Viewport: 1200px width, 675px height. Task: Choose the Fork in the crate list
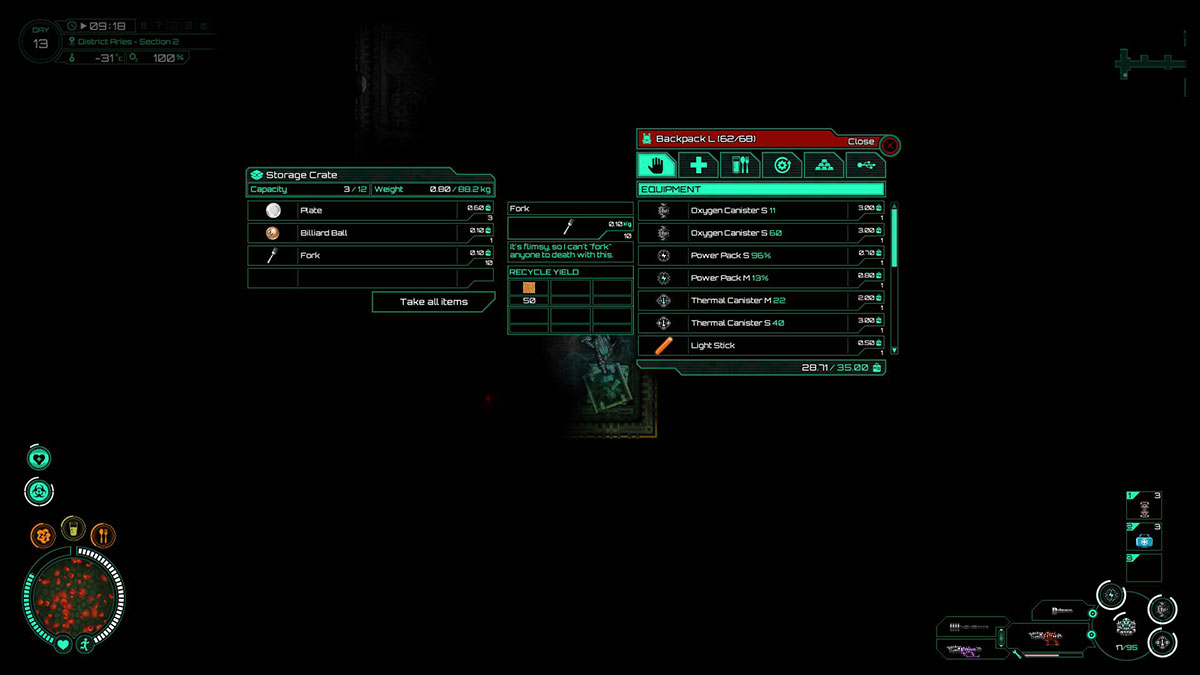tap(370, 256)
